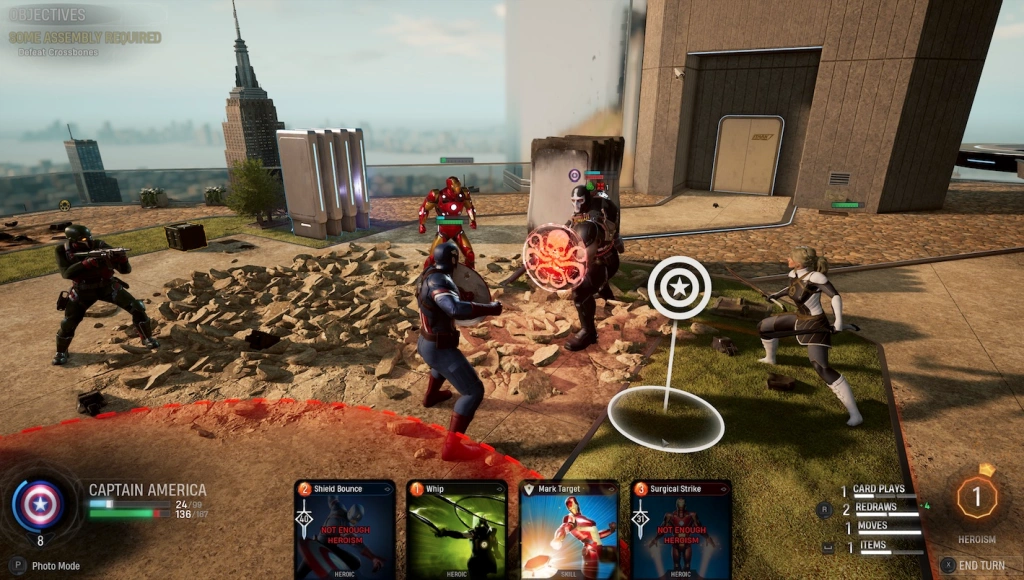Choose the Whip card
Viewport: 1024px width, 580px height.
(x=457, y=530)
